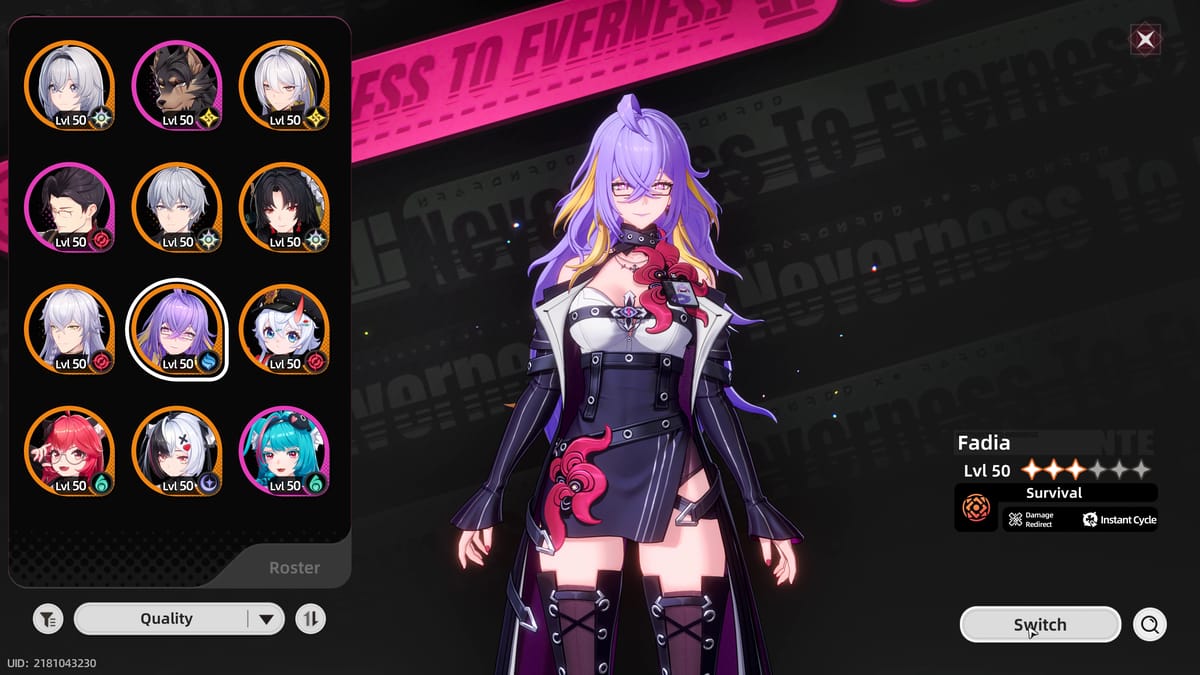The image size is (1200, 675).
Task: Confirm with the Switch button
Action: pyautogui.click(x=1040, y=625)
